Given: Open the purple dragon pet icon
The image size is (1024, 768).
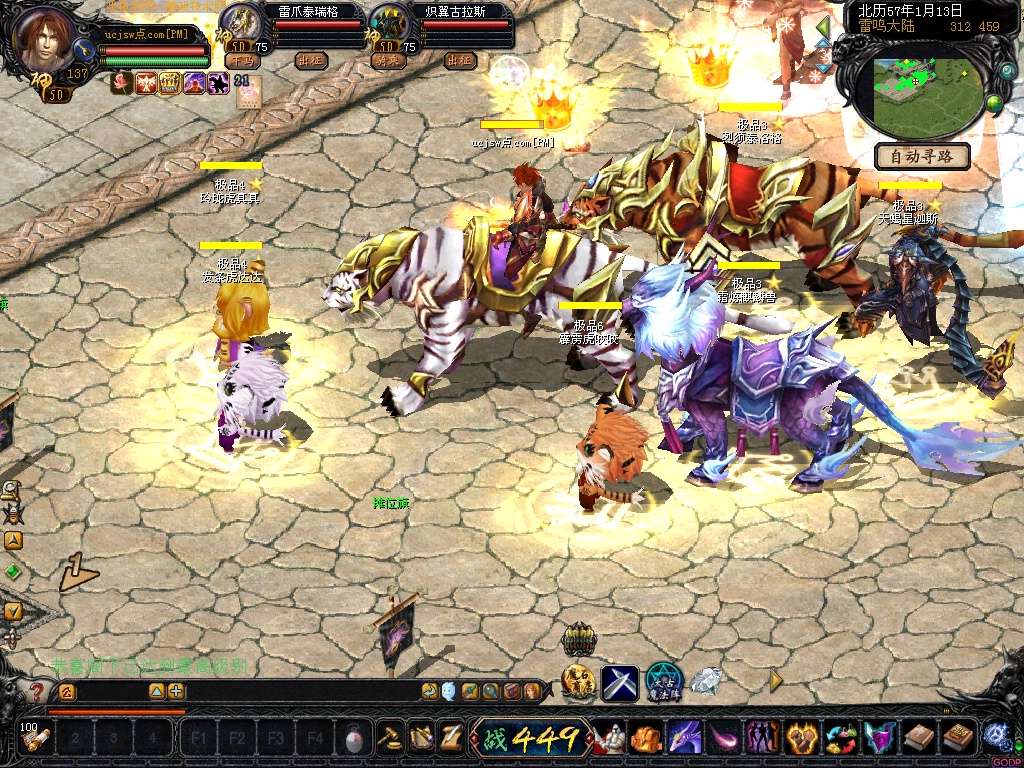Looking at the screenshot, I should click(685, 739).
